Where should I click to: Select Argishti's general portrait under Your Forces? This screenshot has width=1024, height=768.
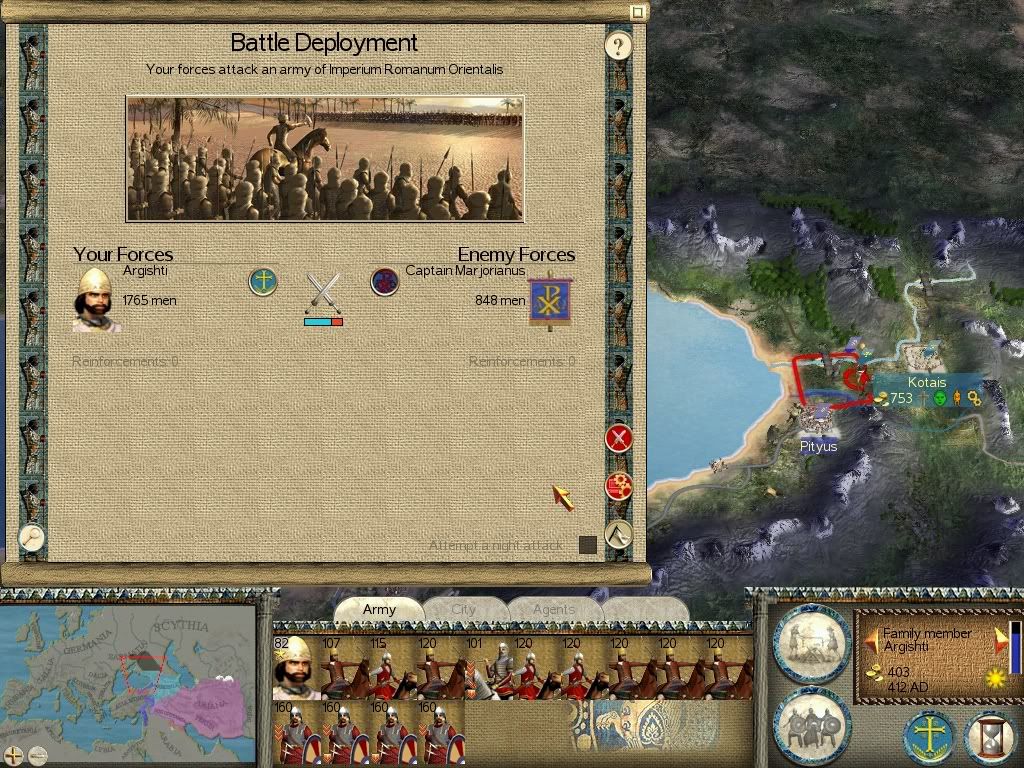pyautogui.click(x=97, y=297)
